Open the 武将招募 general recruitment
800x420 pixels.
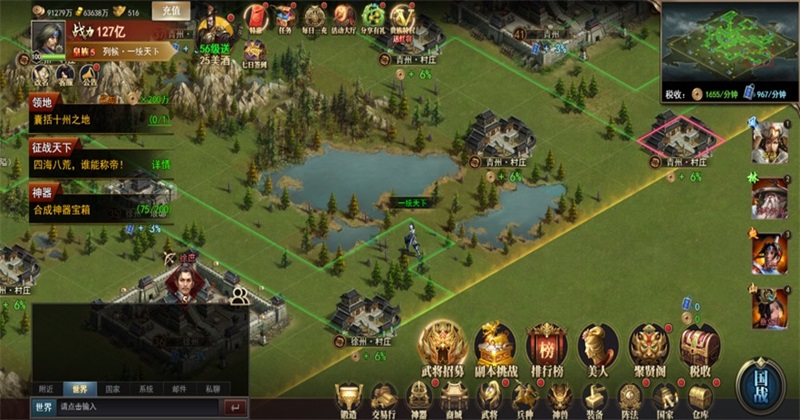click(x=440, y=346)
